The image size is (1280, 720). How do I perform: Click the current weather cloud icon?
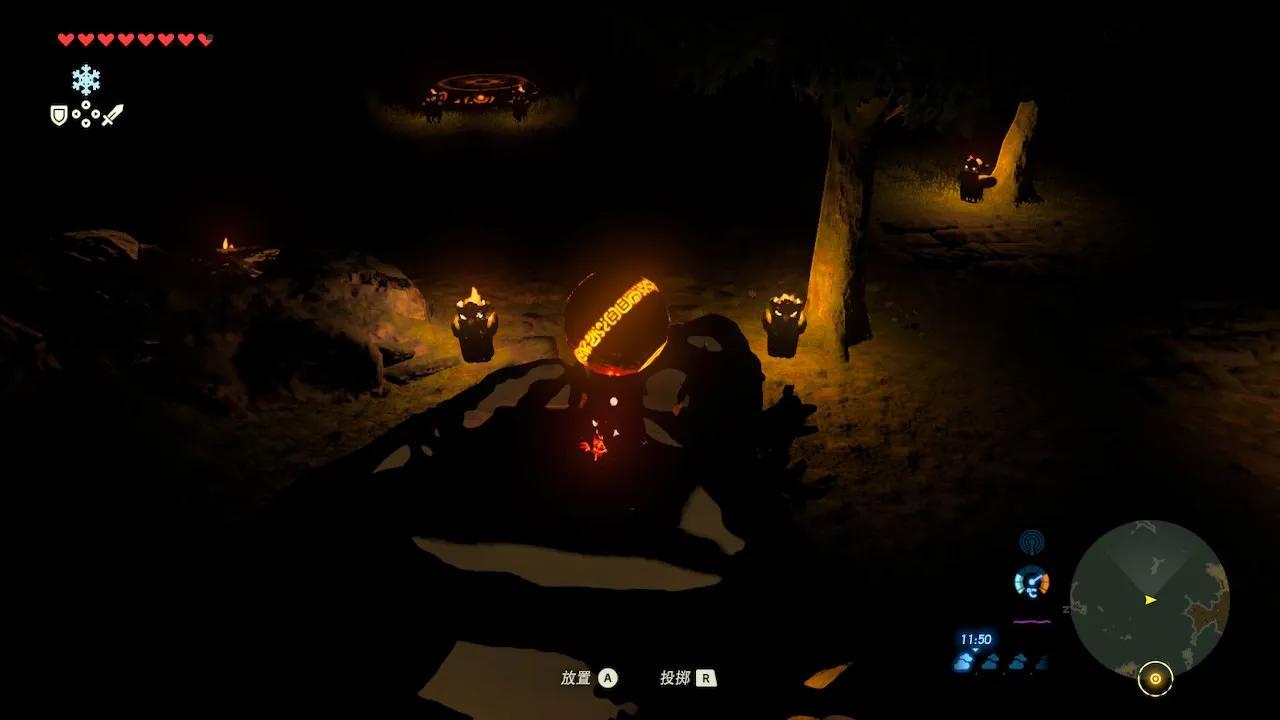pyautogui.click(x=965, y=661)
